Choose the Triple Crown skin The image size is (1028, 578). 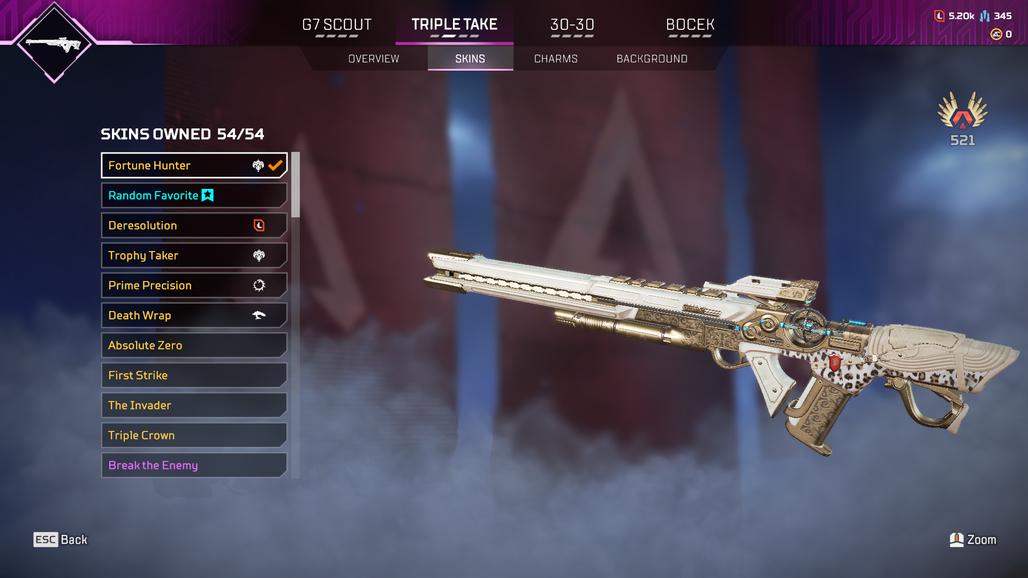coord(194,435)
